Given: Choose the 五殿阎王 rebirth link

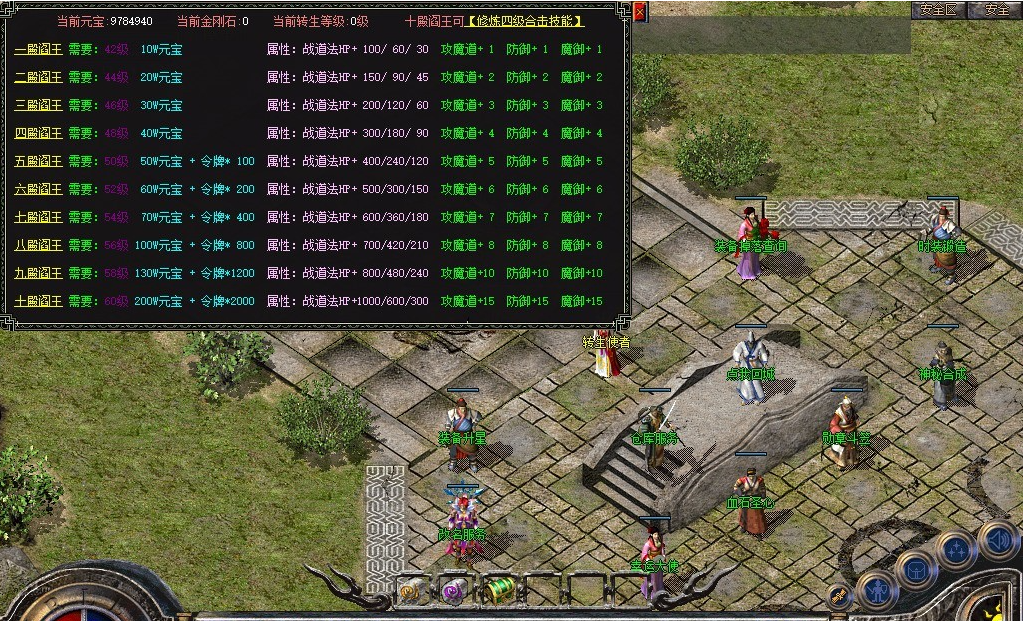Looking at the screenshot, I should [x=38, y=161].
